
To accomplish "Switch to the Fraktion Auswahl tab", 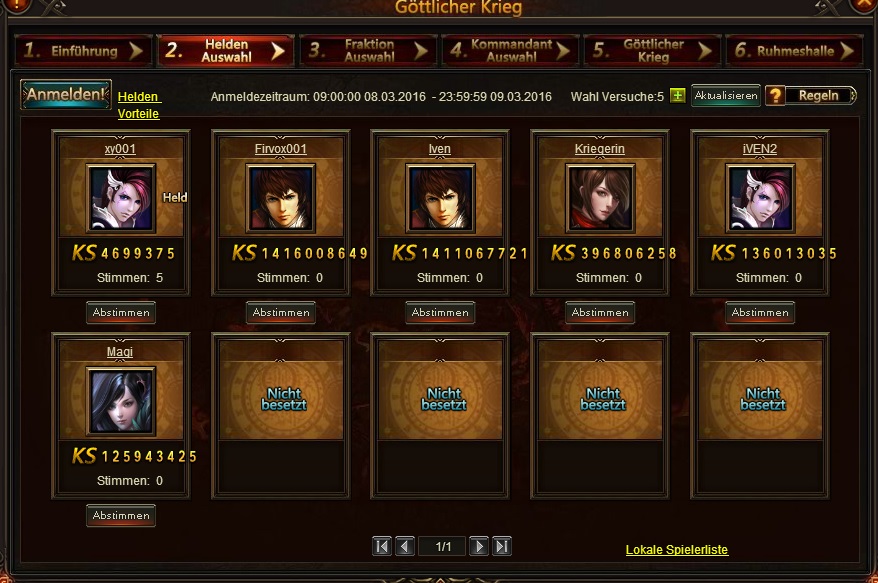I will tap(368, 51).
